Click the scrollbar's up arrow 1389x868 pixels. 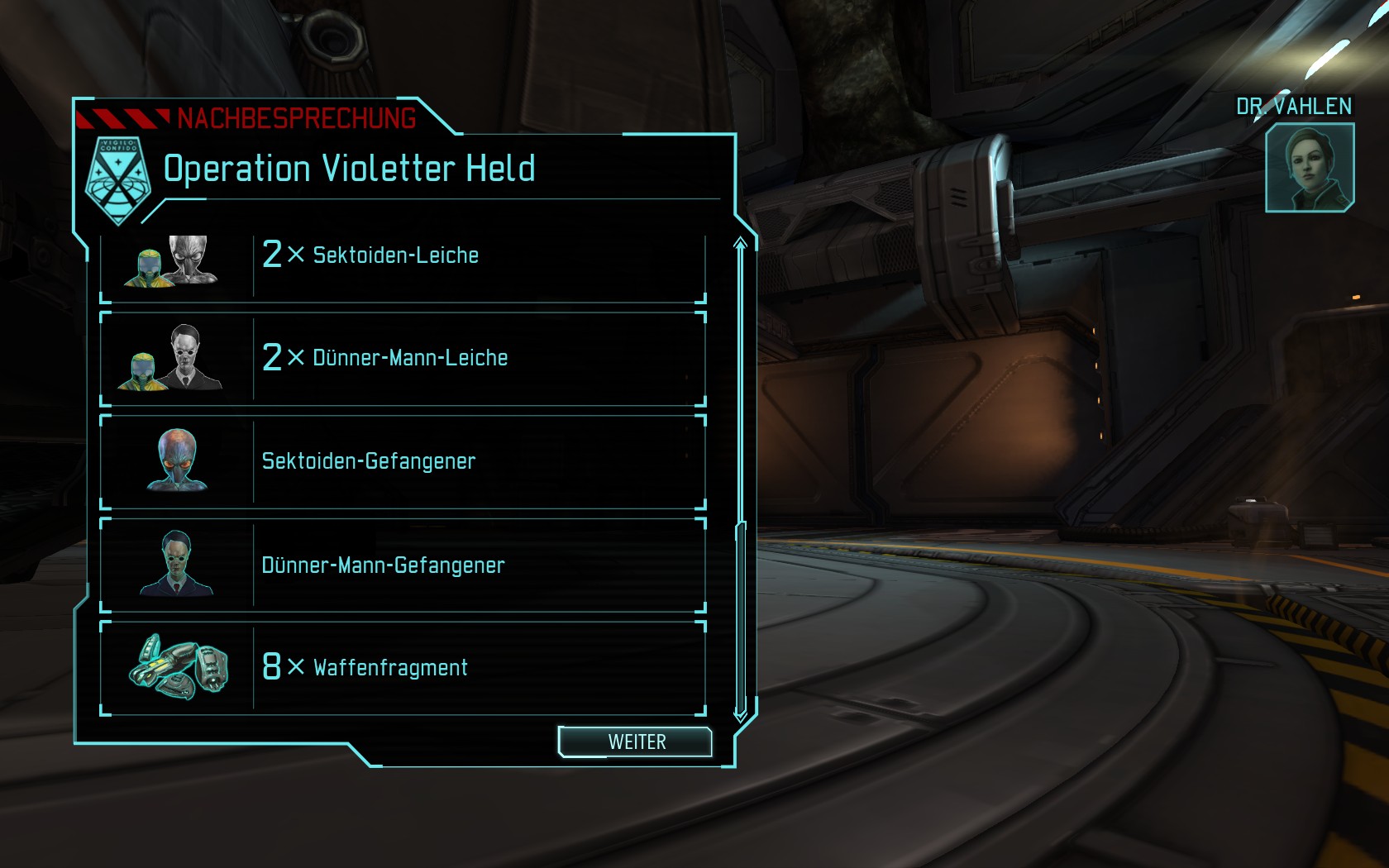(740, 243)
